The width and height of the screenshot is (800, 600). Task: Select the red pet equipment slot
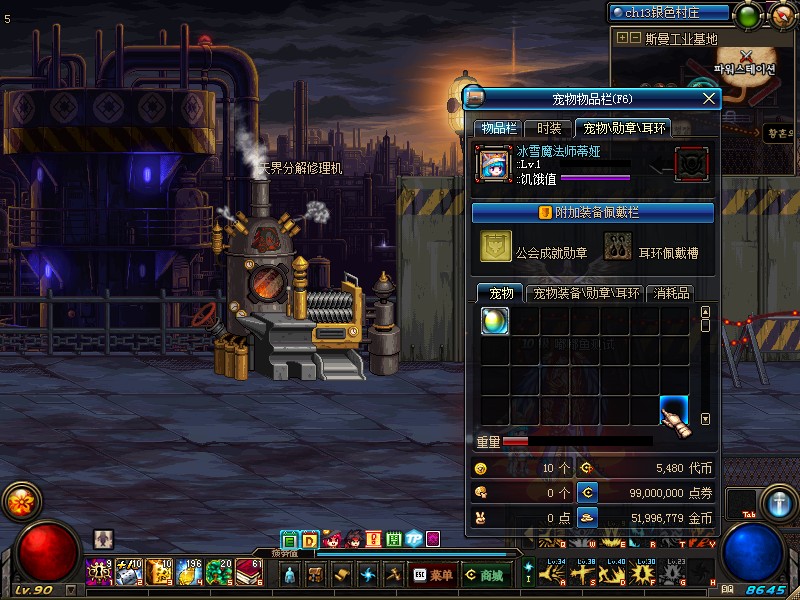[691, 164]
